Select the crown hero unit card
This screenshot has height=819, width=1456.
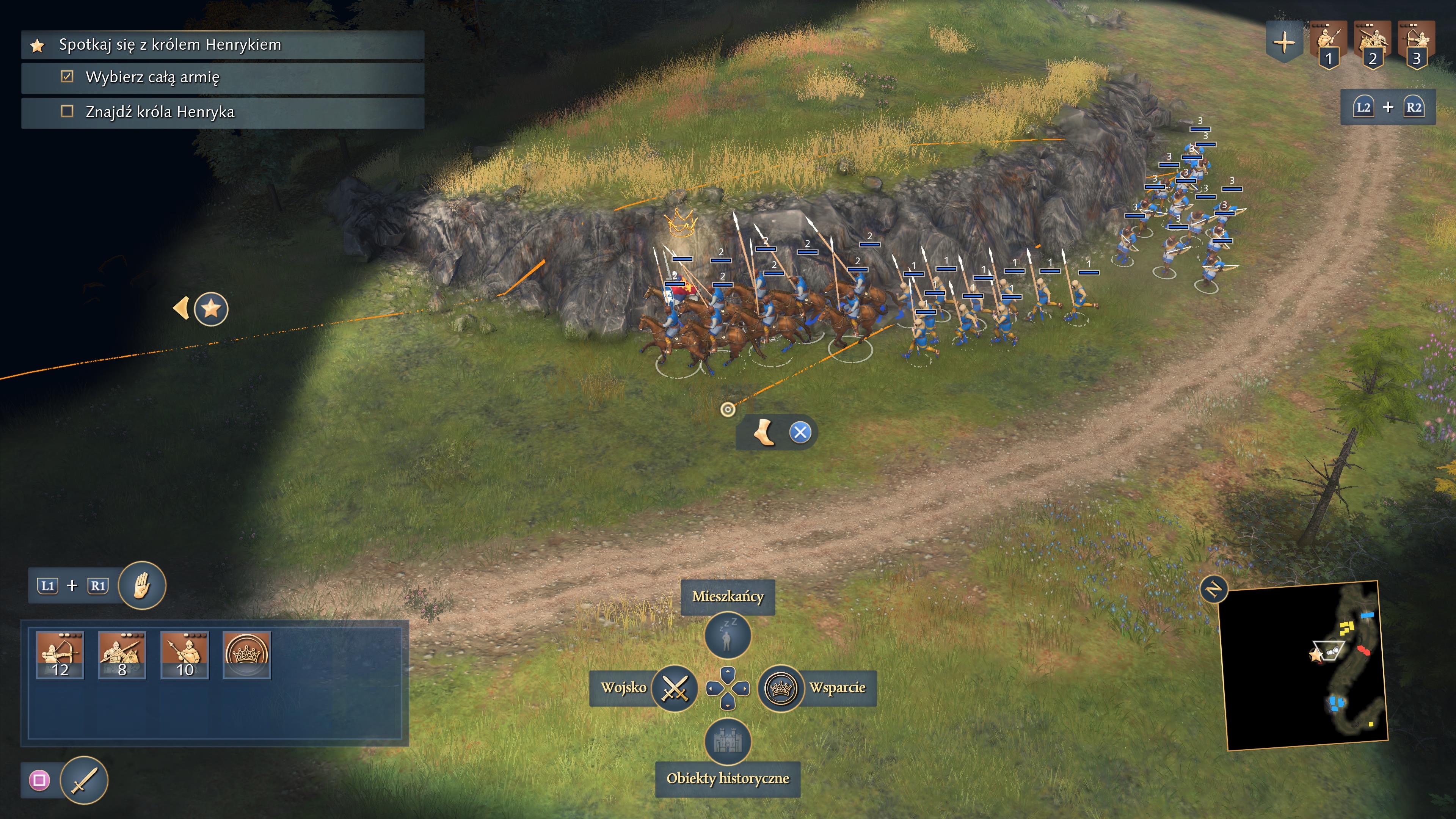247,654
